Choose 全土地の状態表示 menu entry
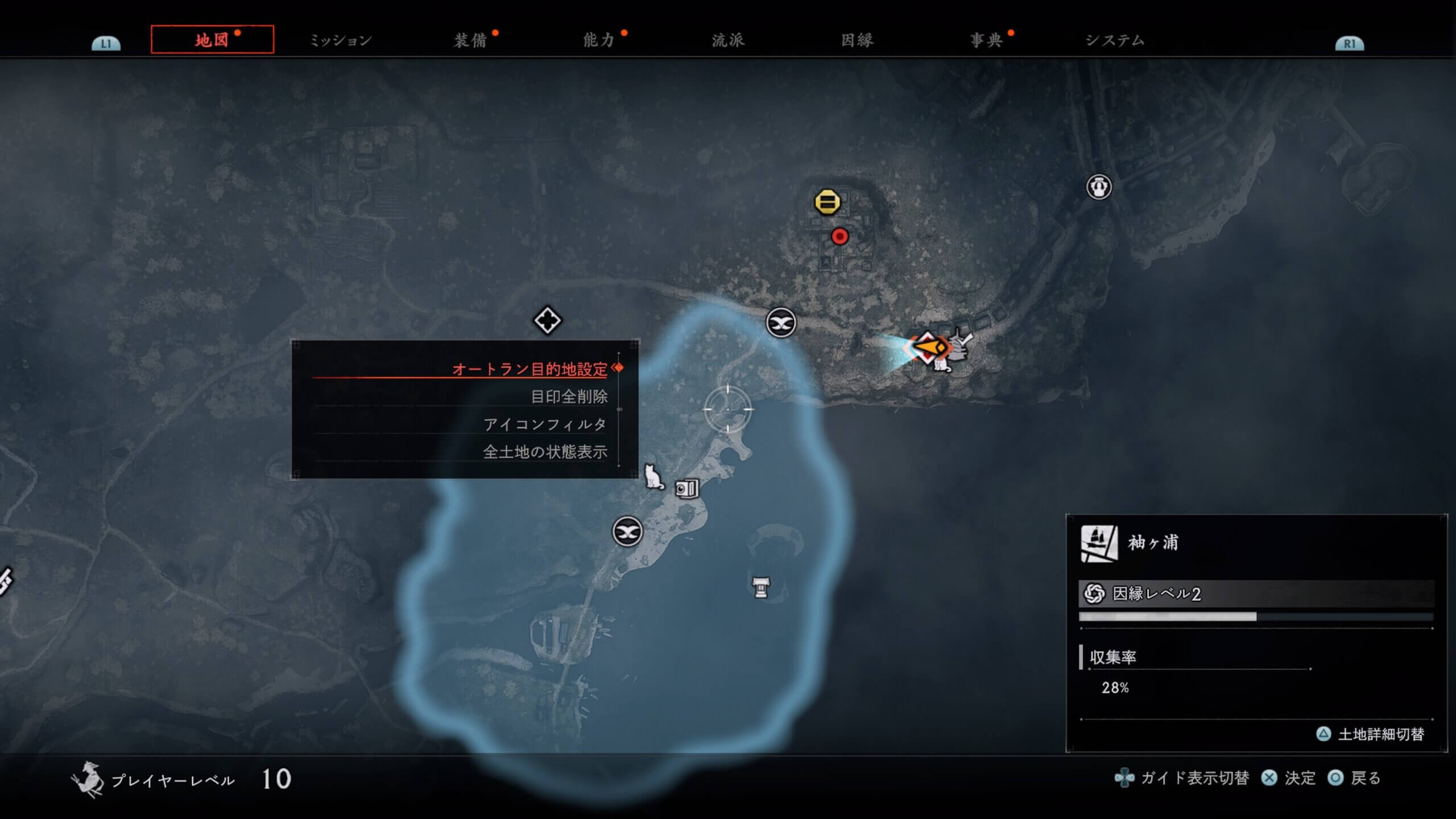 (x=545, y=452)
